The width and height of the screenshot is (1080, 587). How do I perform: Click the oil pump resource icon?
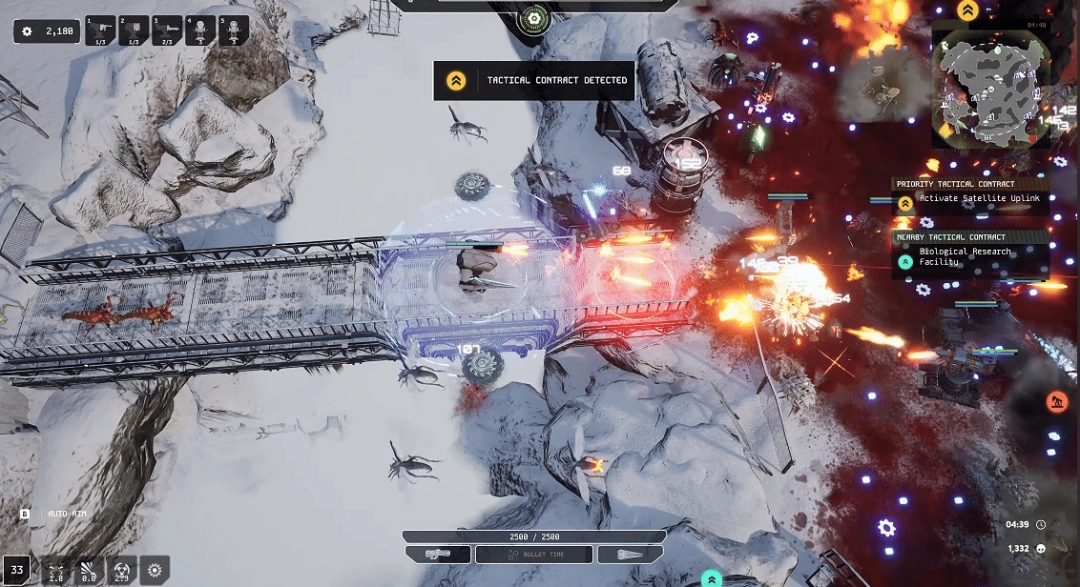click(1056, 401)
